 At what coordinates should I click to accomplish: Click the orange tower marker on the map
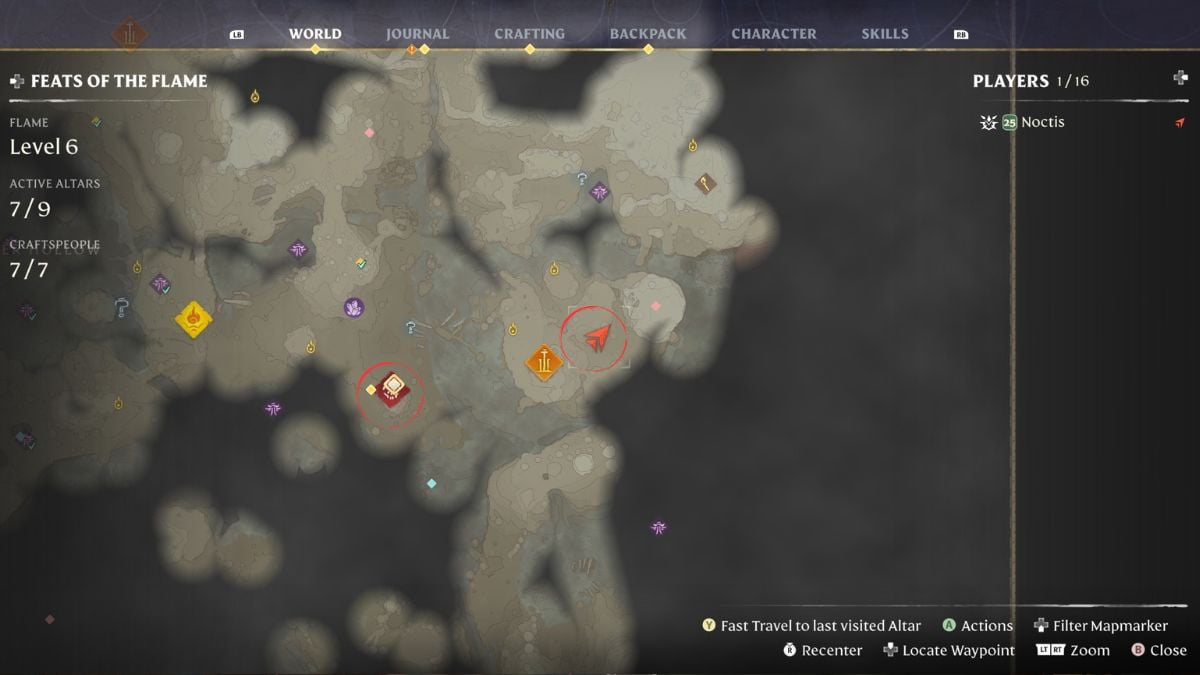pyautogui.click(x=543, y=362)
